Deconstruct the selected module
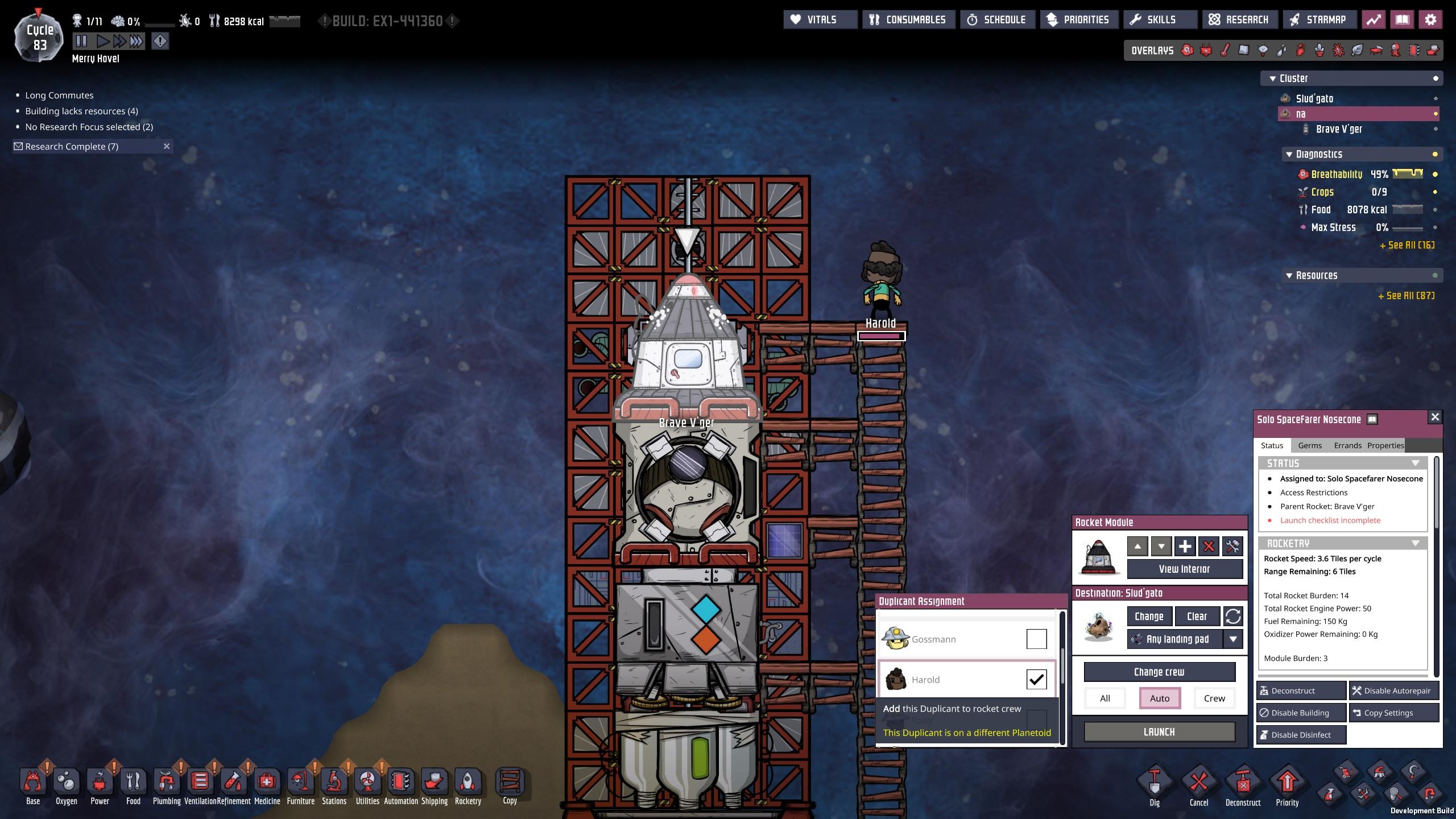Image resolution: width=1456 pixels, height=819 pixels. (x=1300, y=690)
